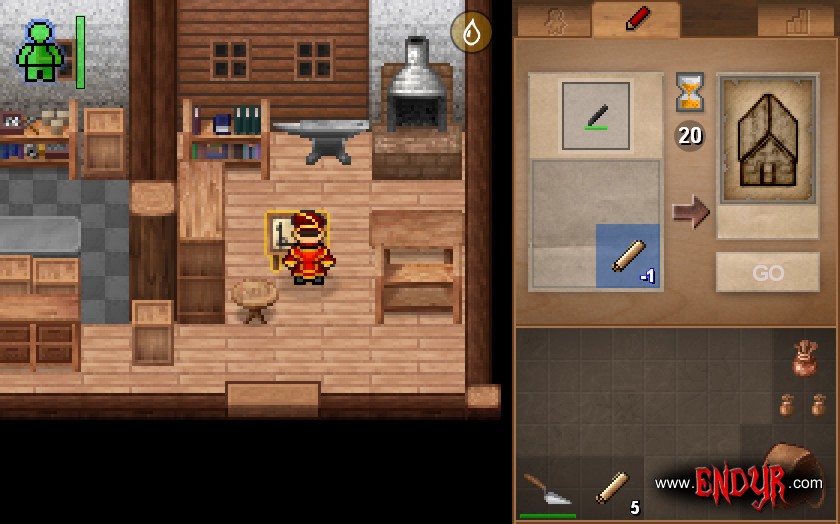Switch to the character silhouette tab
840x524 pixels.
[x=553, y=22]
